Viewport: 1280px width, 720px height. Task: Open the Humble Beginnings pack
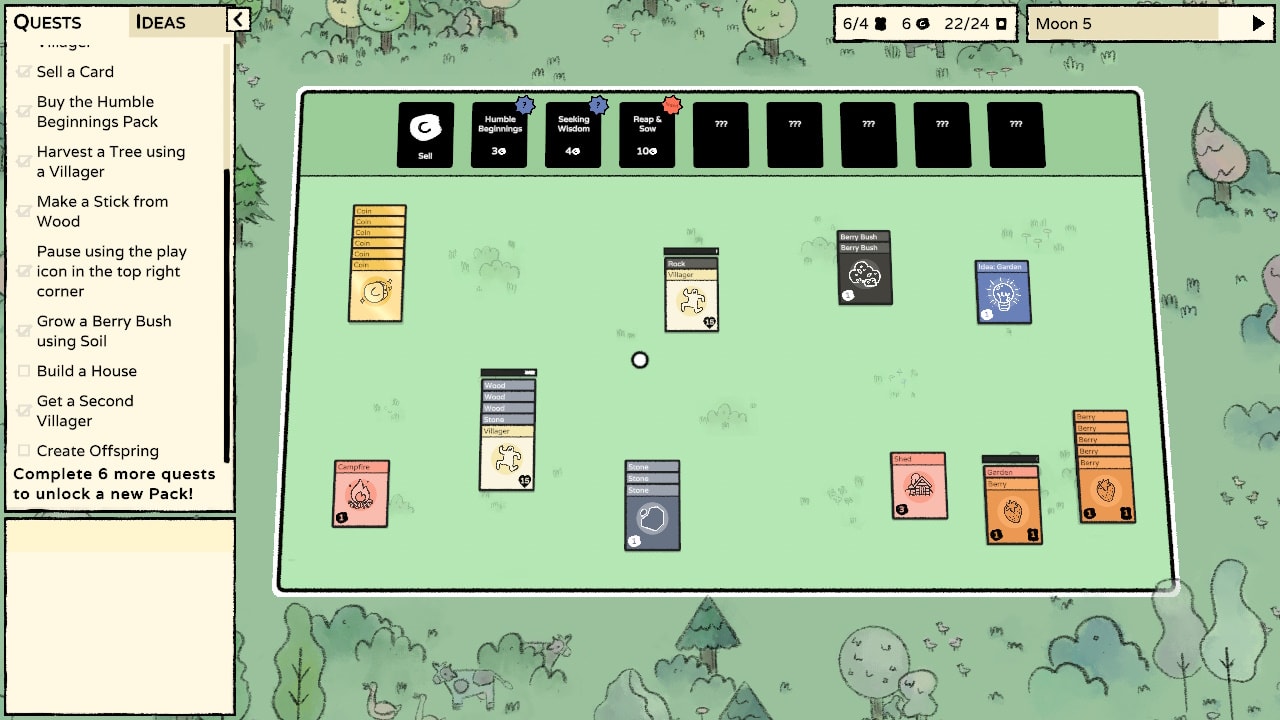(x=499, y=135)
